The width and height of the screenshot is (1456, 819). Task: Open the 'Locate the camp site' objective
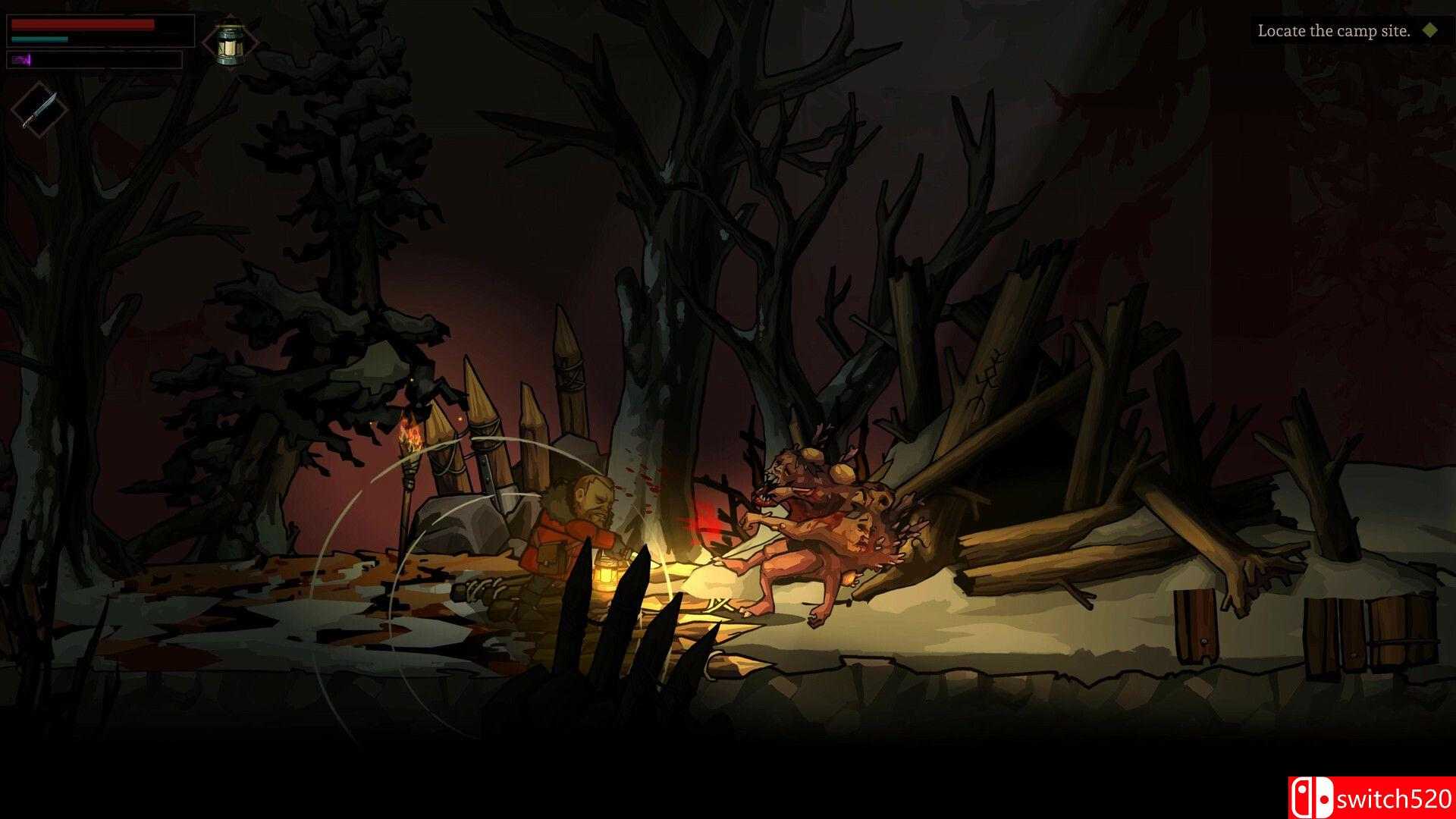click(x=1333, y=31)
